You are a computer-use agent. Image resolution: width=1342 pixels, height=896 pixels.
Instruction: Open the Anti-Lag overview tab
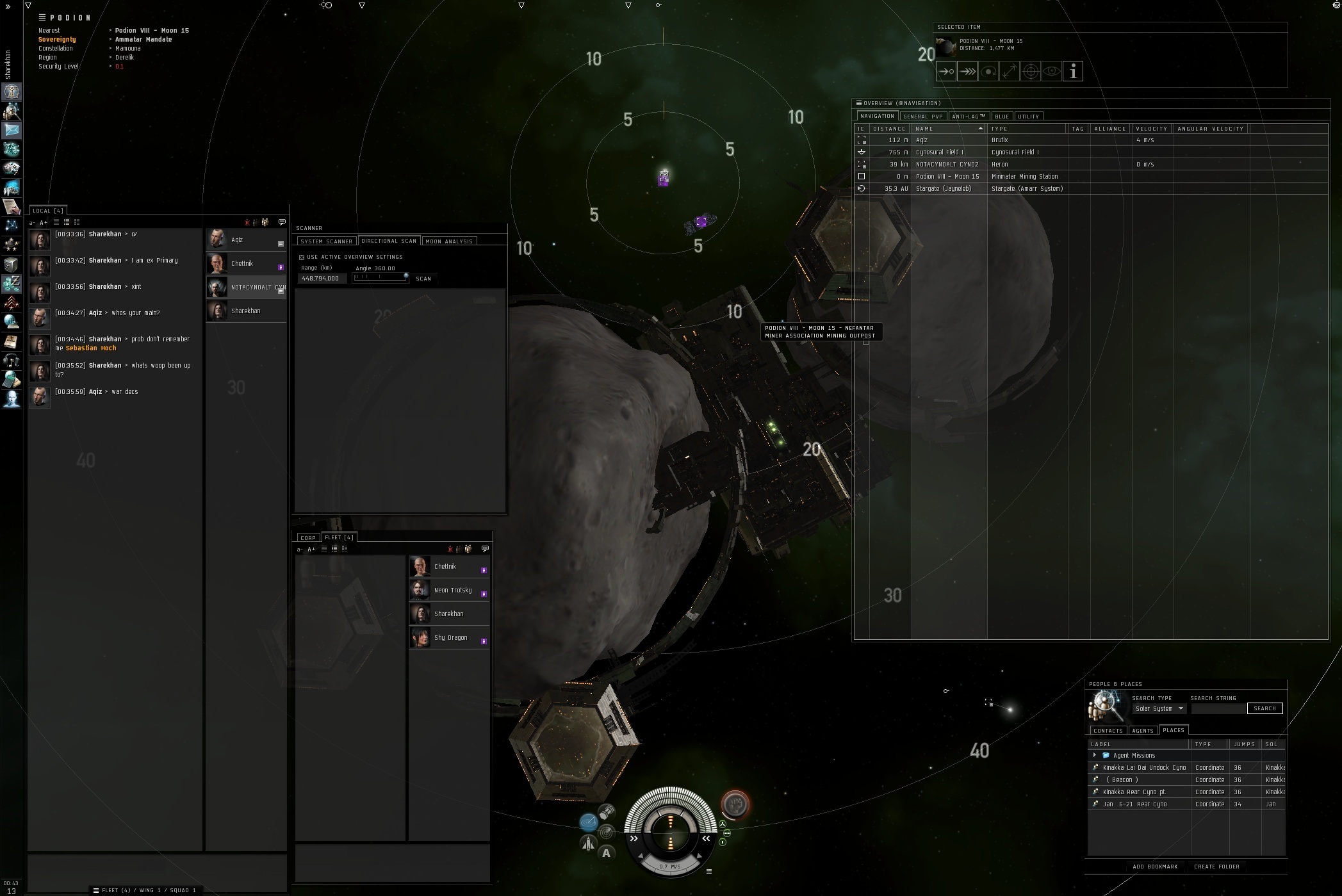968,117
